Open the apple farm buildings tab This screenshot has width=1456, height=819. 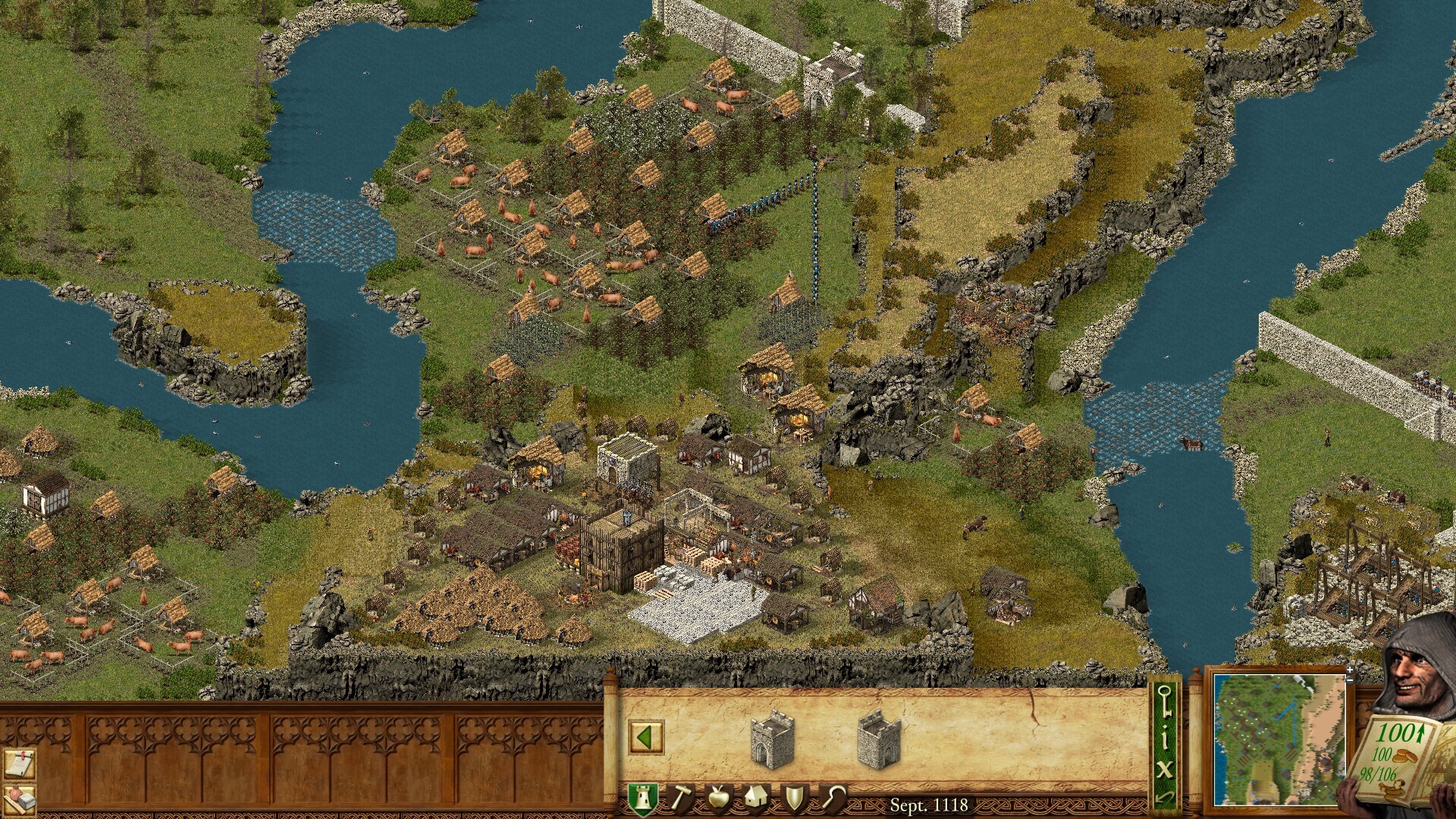click(x=718, y=799)
